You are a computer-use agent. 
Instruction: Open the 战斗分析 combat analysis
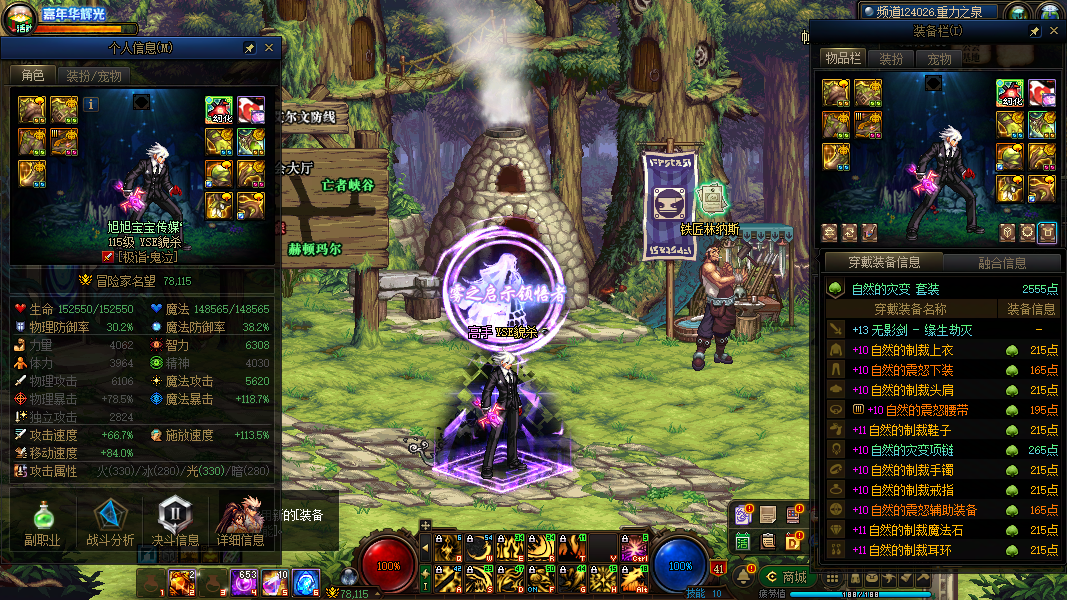(x=110, y=523)
